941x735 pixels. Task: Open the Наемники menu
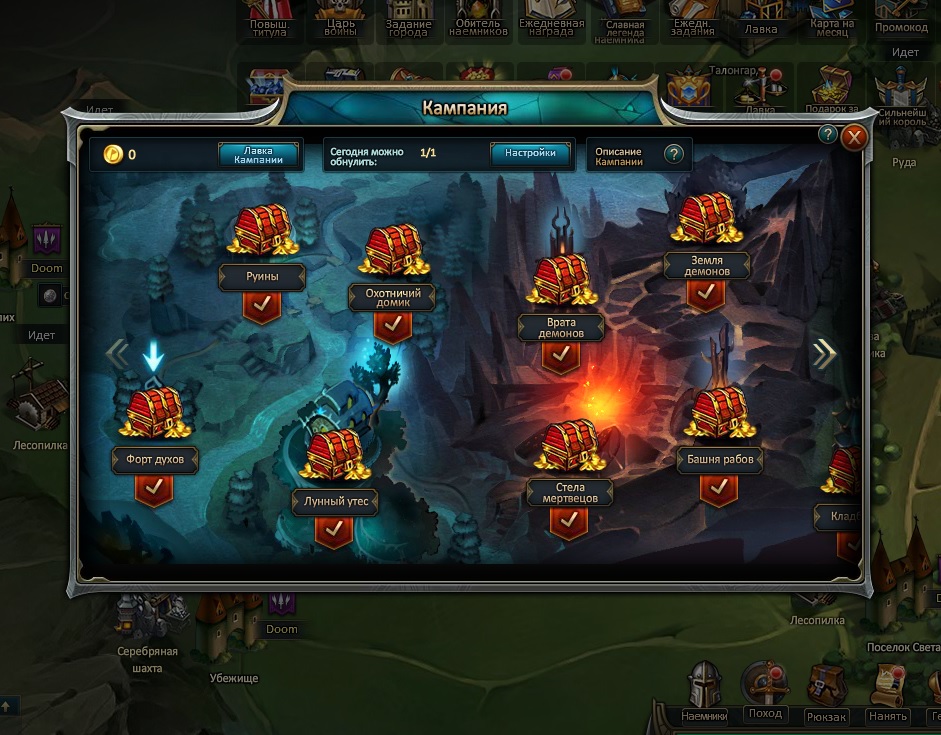coord(704,689)
